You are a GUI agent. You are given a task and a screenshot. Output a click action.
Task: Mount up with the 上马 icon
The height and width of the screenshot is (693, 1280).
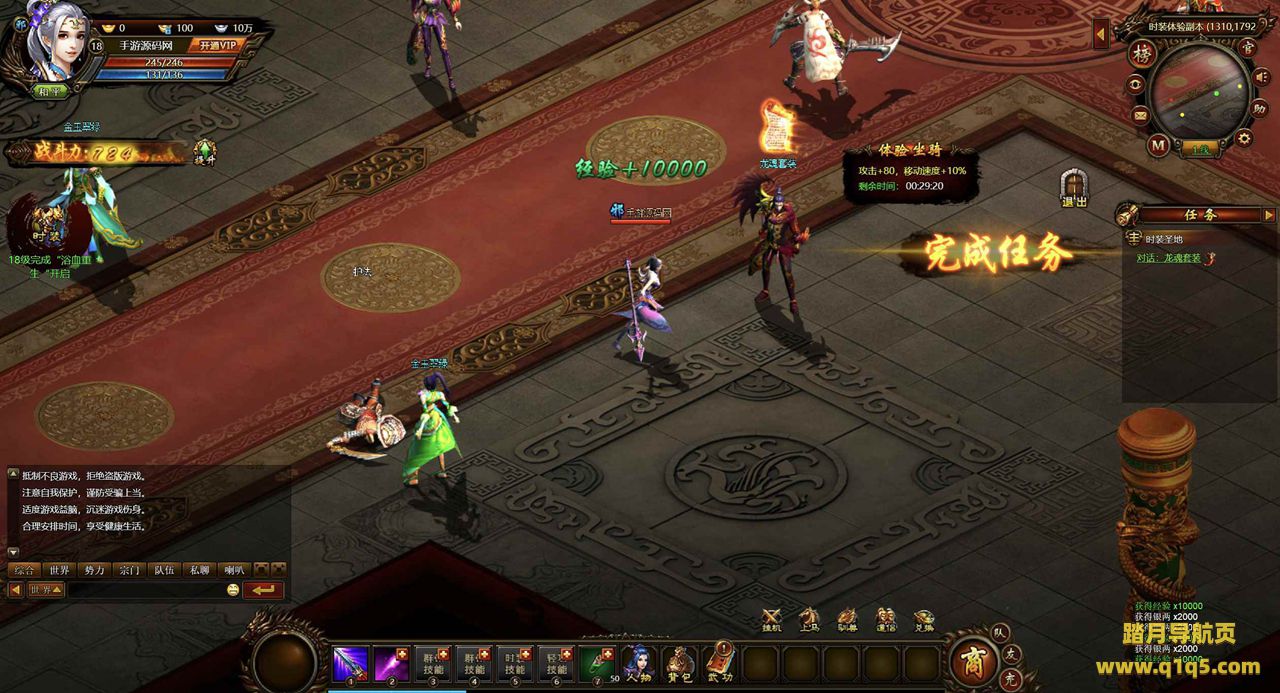(x=809, y=620)
